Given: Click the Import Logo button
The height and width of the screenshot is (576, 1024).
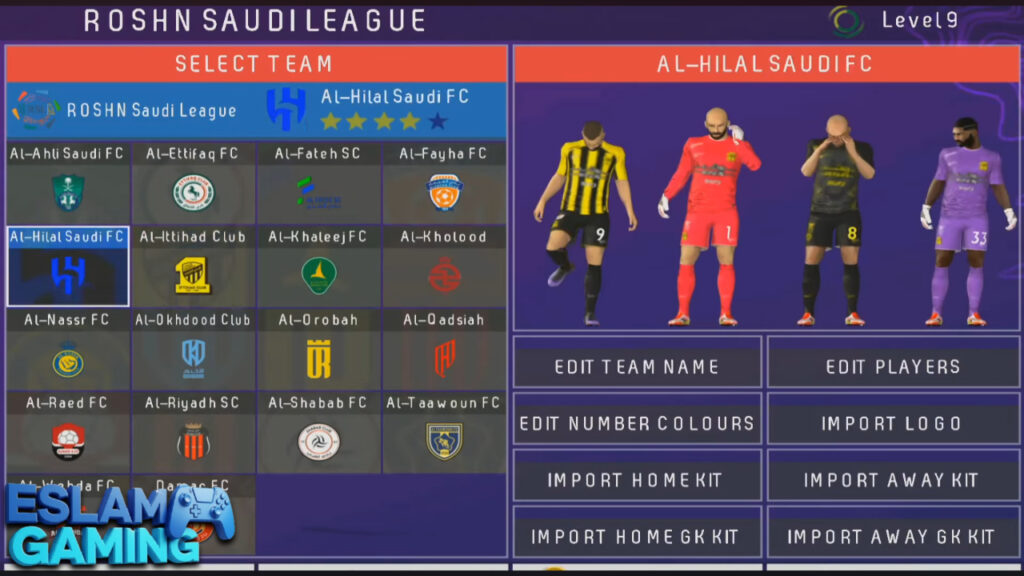Looking at the screenshot, I should 893,423.
